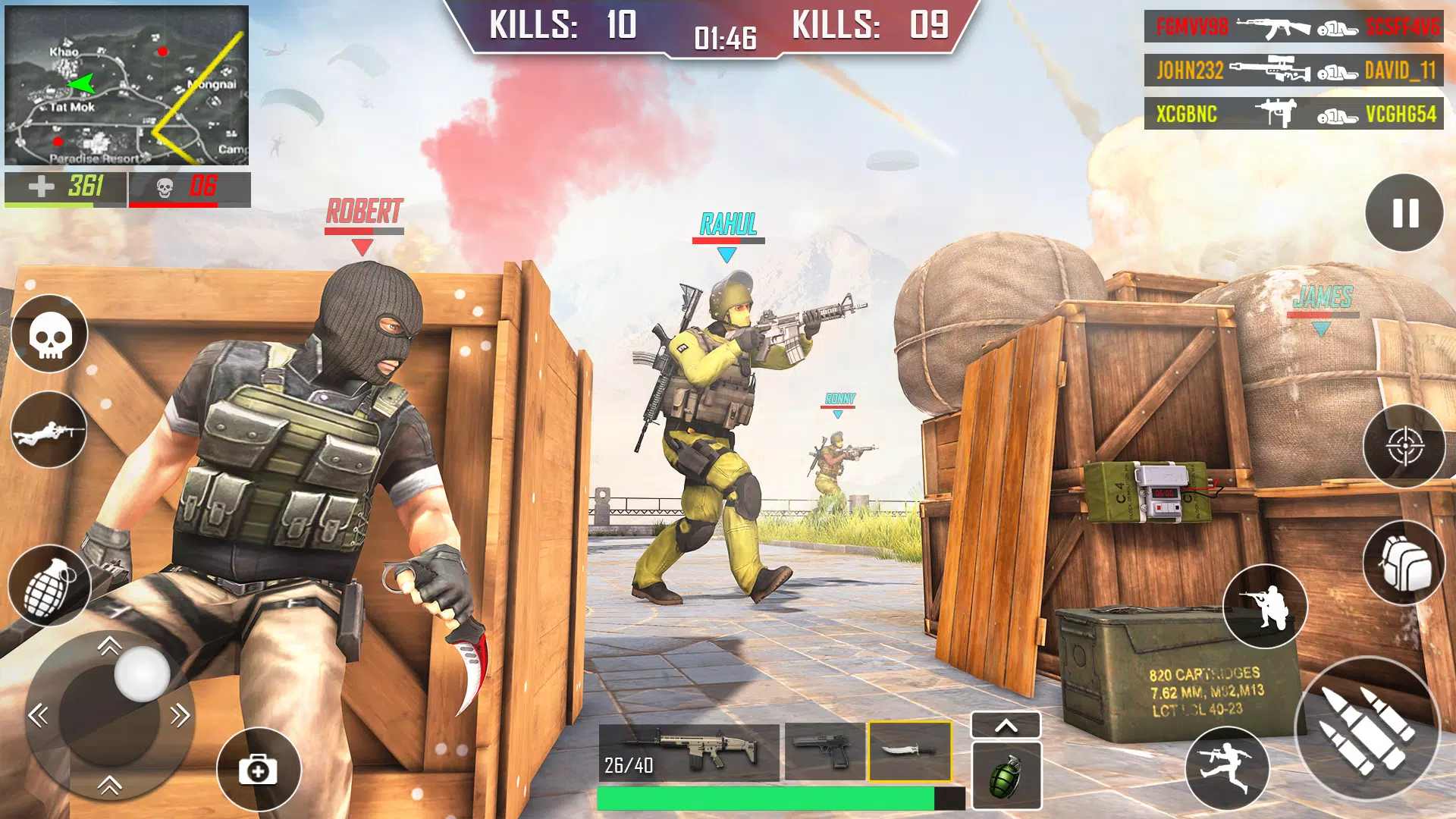
Task: Select the assault rifle weapon slot
Action: pos(689,752)
